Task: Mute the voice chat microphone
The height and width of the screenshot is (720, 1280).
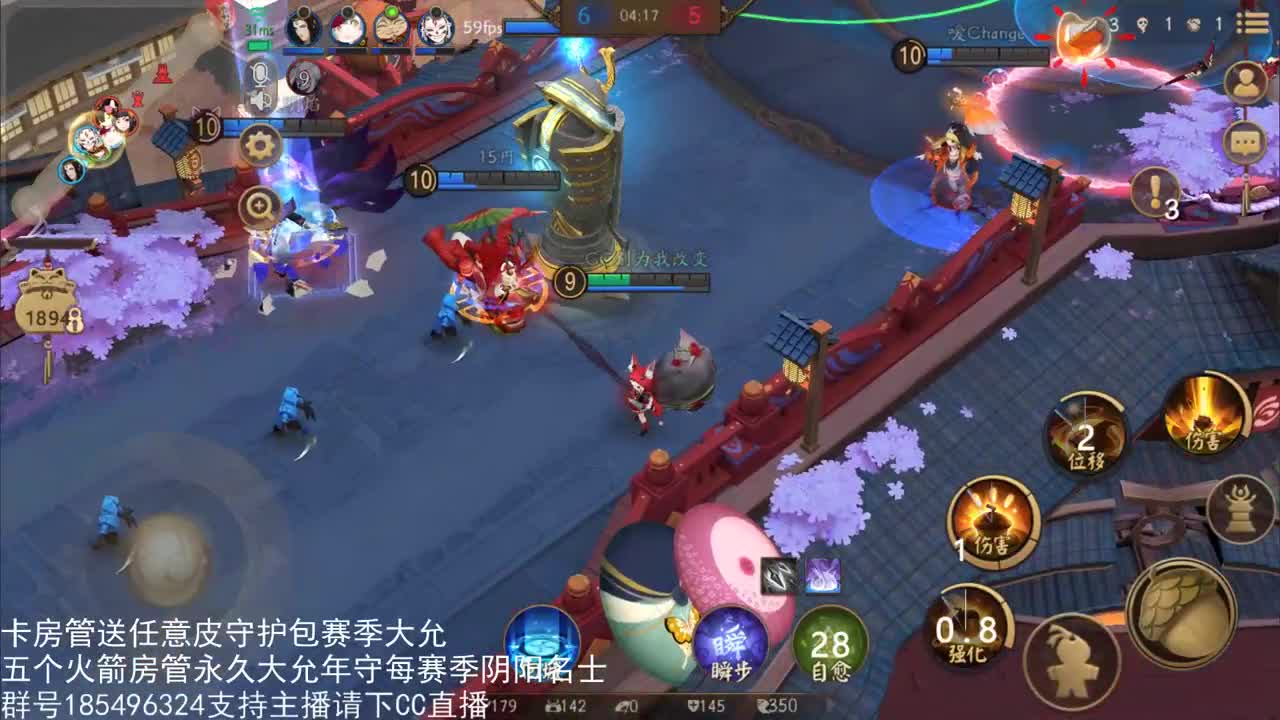Action: [261, 72]
